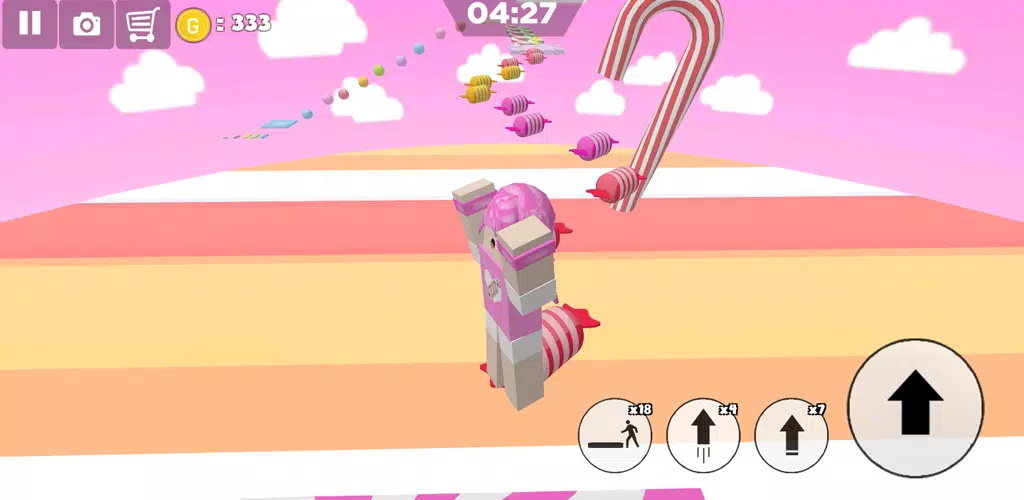The height and width of the screenshot is (500, 1024).
Task: Activate the rocket boost arrow marked x4
Action: click(x=703, y=436)
